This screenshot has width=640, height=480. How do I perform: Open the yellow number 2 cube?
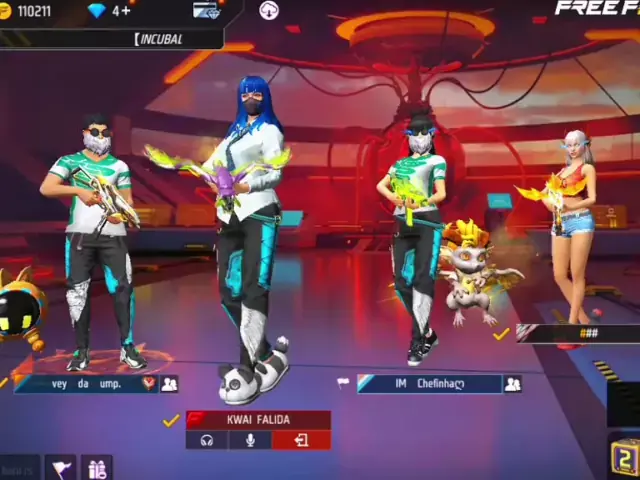click(x=624, y=457)
